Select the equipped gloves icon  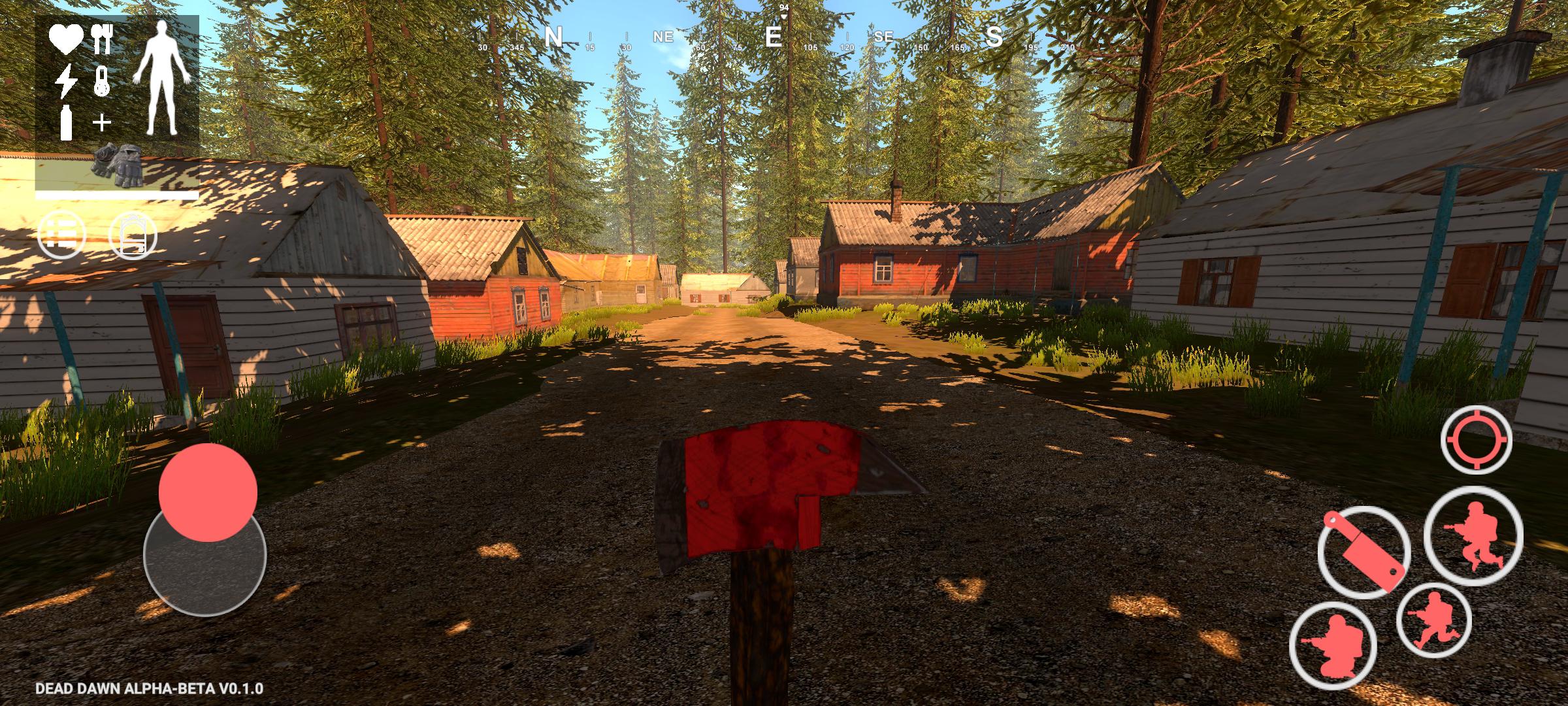click(118, 167)
